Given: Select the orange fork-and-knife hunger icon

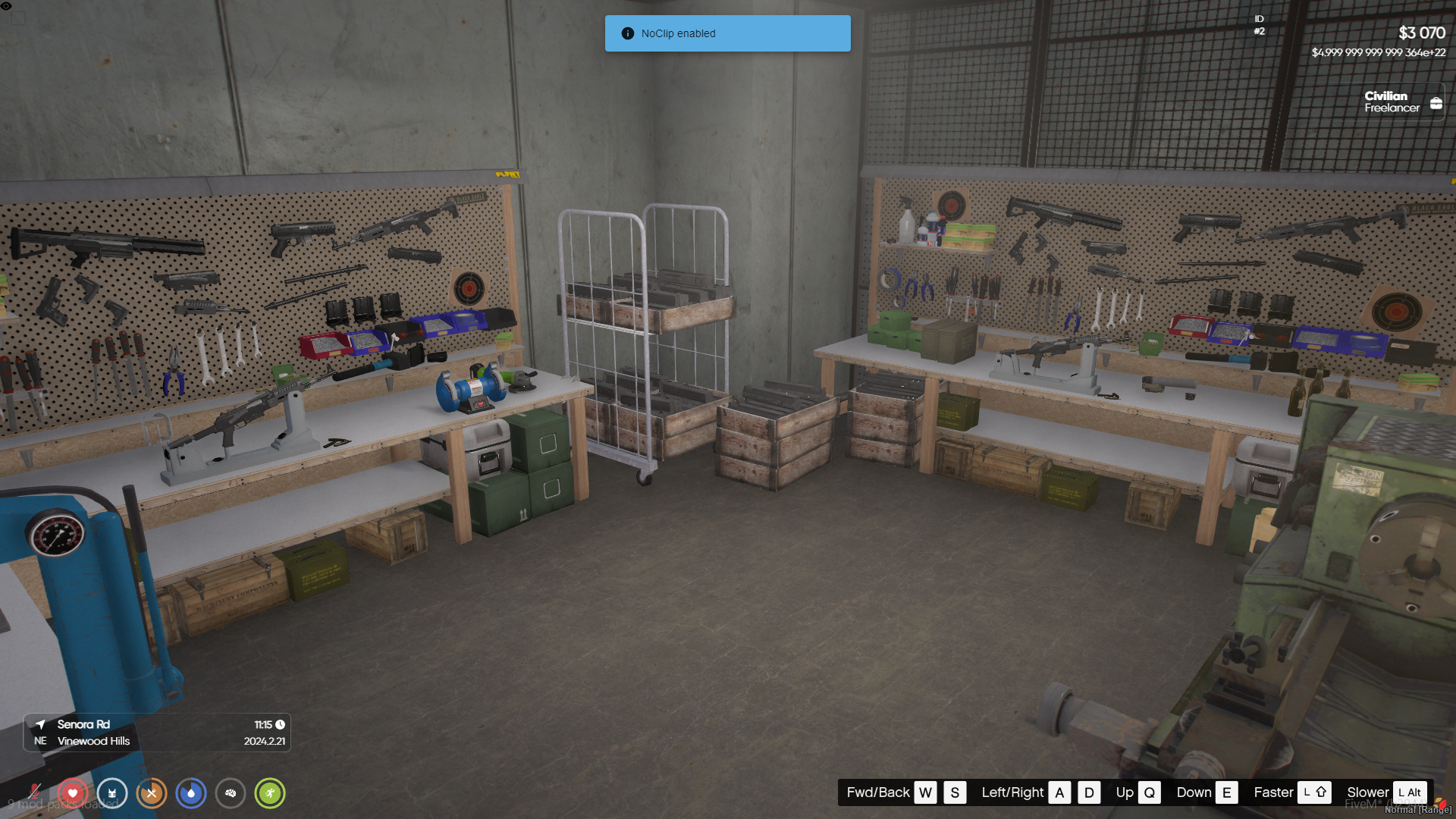Looking at the screenshot, I should click(x=152, y=793).
